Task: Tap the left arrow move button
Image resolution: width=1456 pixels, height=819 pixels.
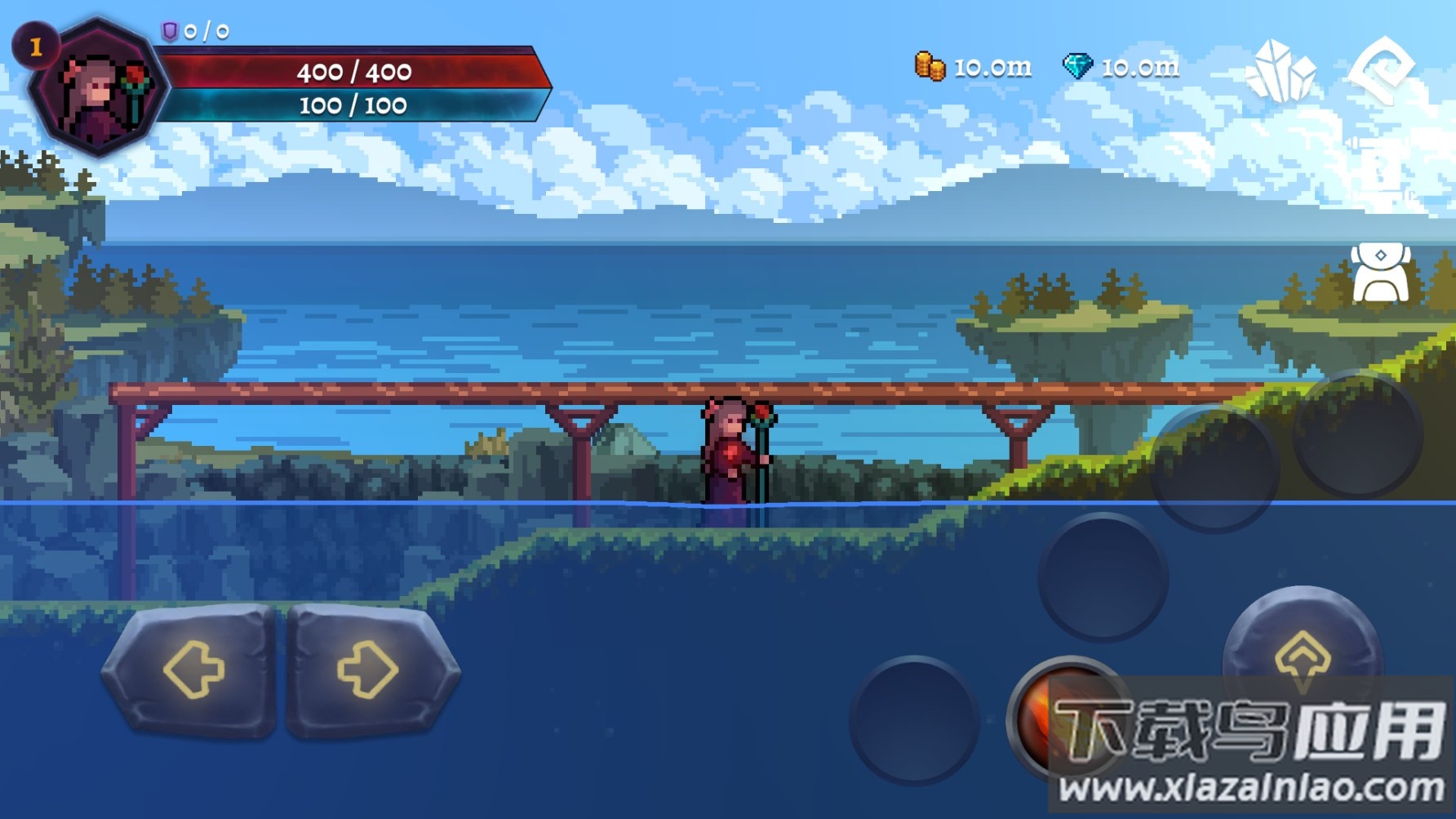Action: 192,670
